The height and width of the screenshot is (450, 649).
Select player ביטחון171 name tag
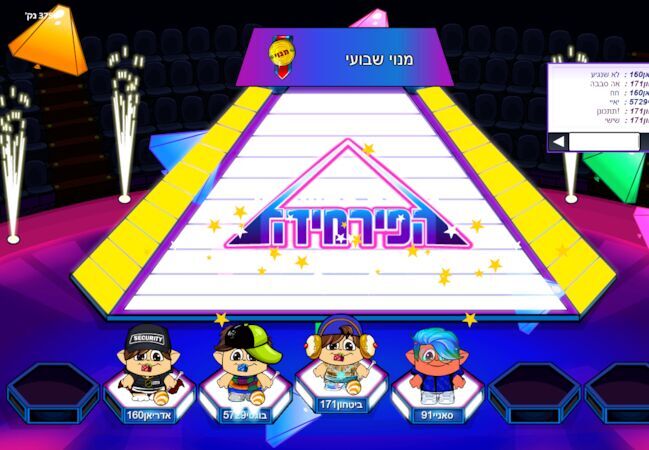[x=341, y=405]
